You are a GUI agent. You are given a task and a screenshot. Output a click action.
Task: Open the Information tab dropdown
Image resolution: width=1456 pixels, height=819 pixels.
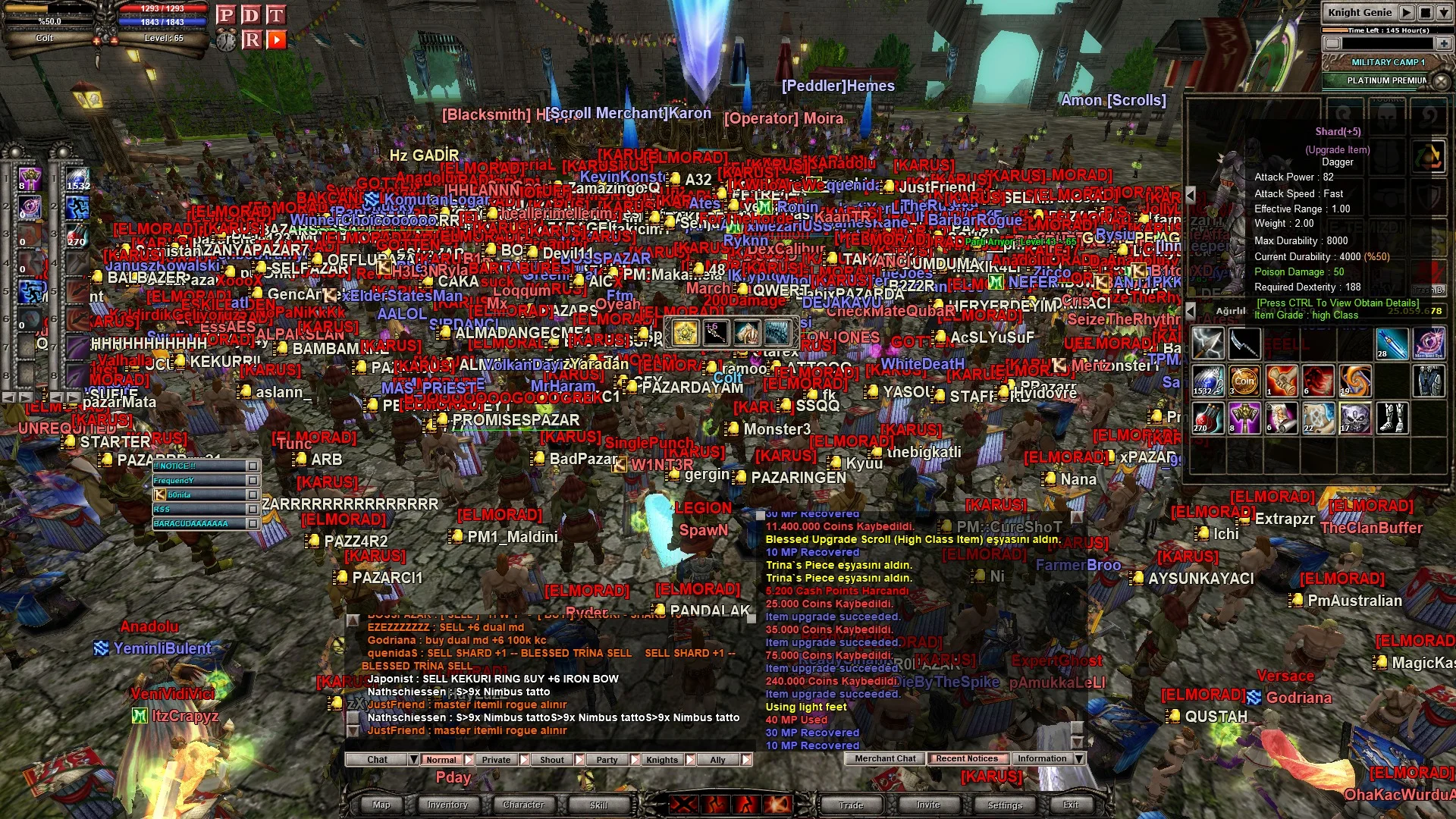point(1079,758)
